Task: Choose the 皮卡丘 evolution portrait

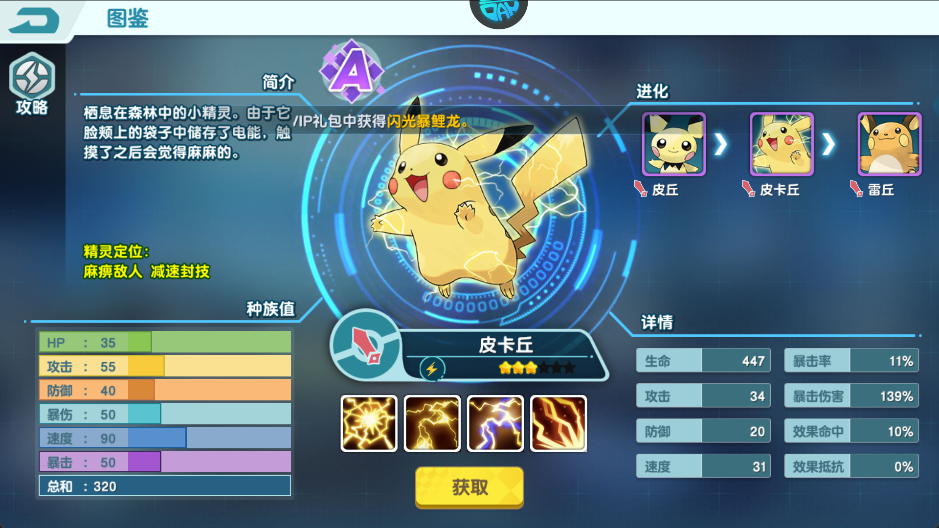Action: 781,144
